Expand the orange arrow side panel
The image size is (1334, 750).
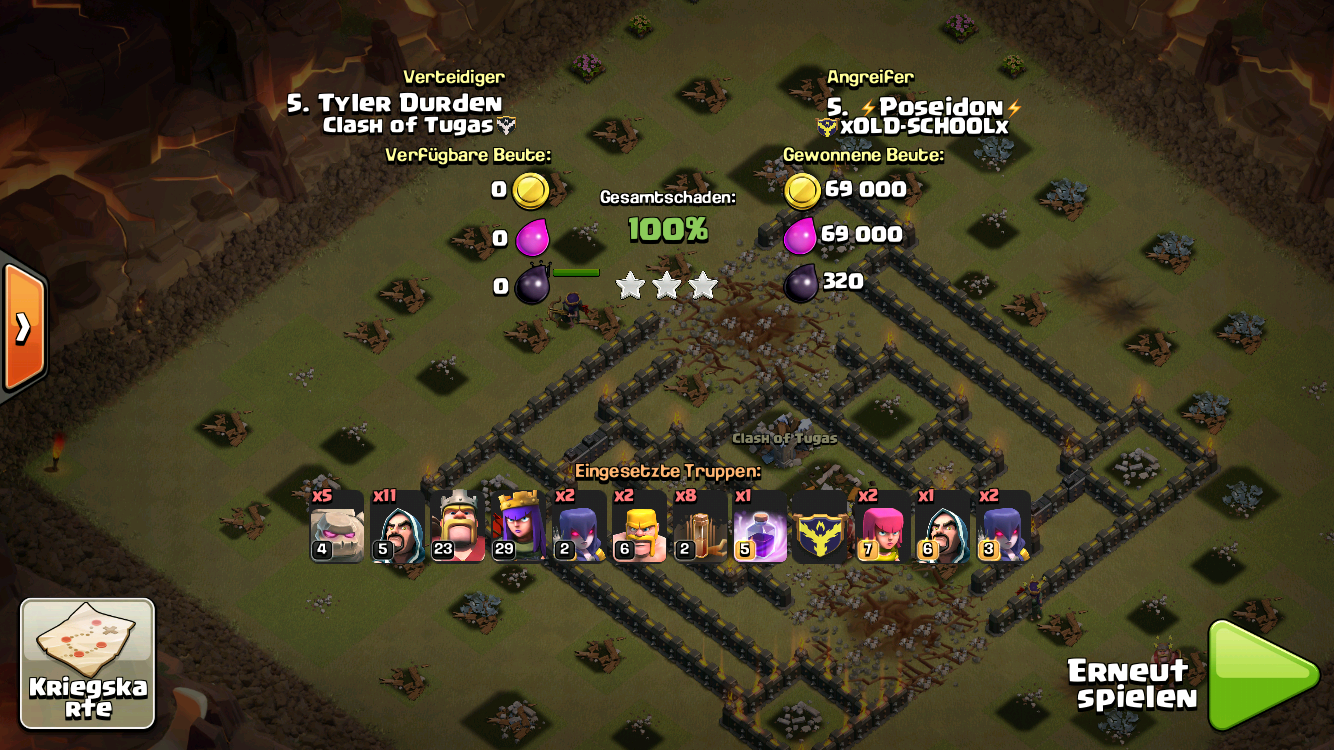coord(23,326)
